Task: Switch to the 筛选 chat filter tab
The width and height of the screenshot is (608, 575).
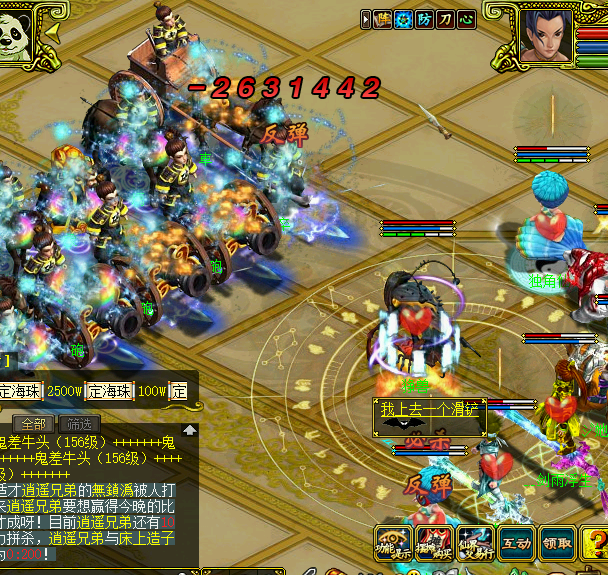Action: (80, 423)
